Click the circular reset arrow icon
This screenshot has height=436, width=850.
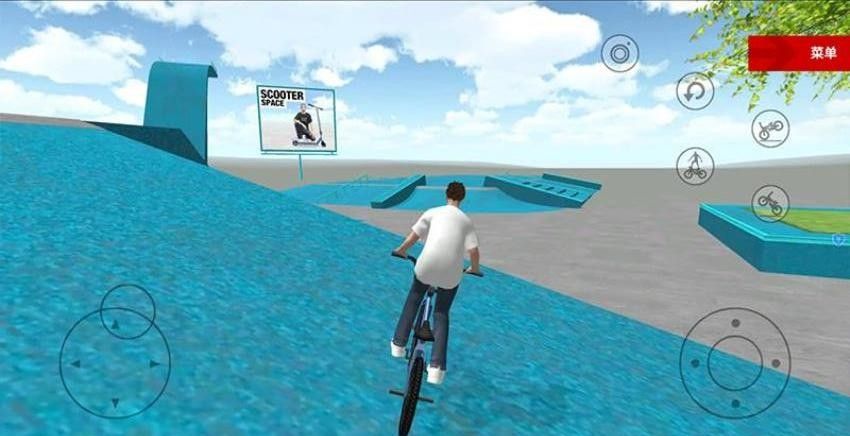[695, 91]
